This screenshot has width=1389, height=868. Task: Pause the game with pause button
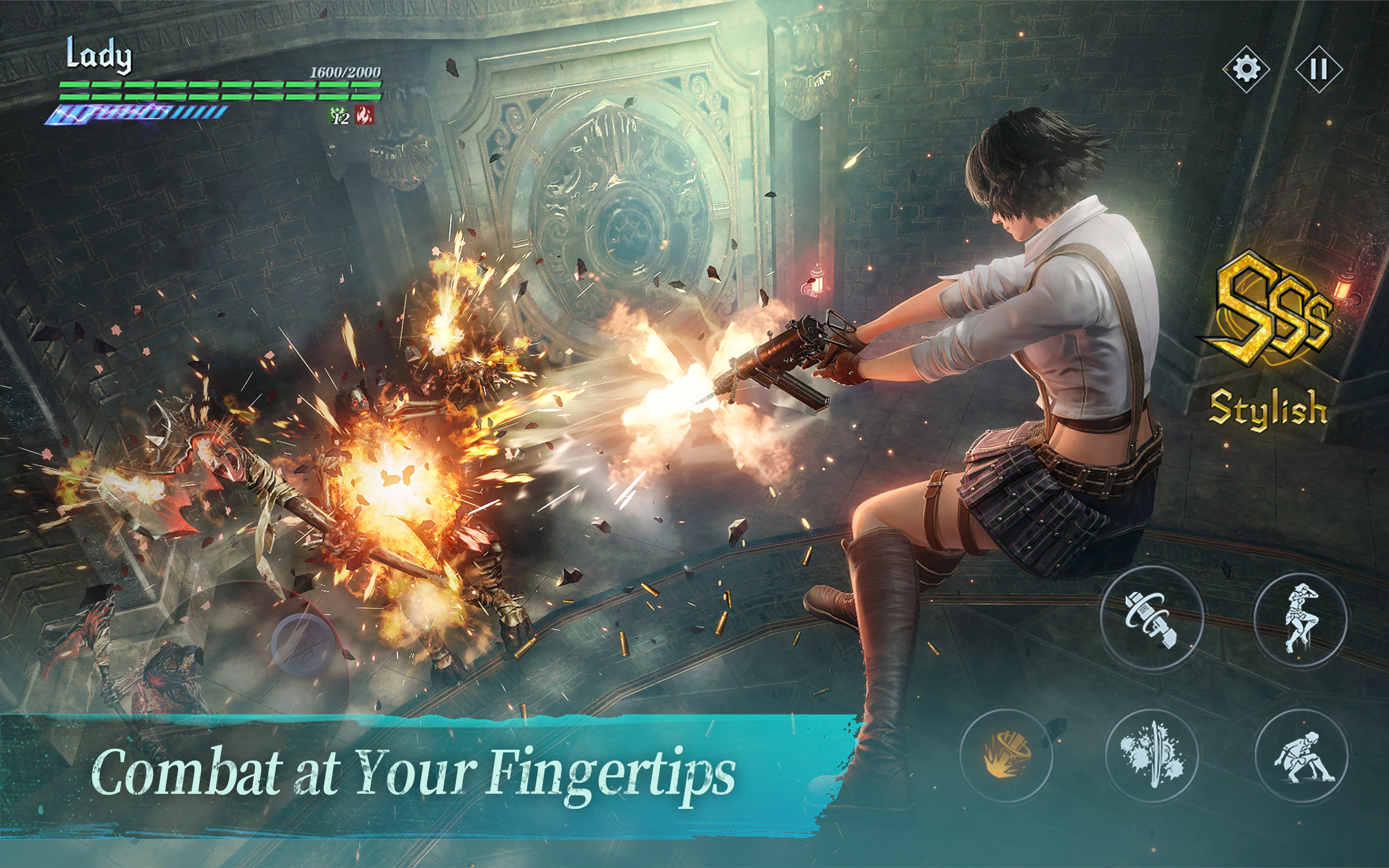(1320, 69)
